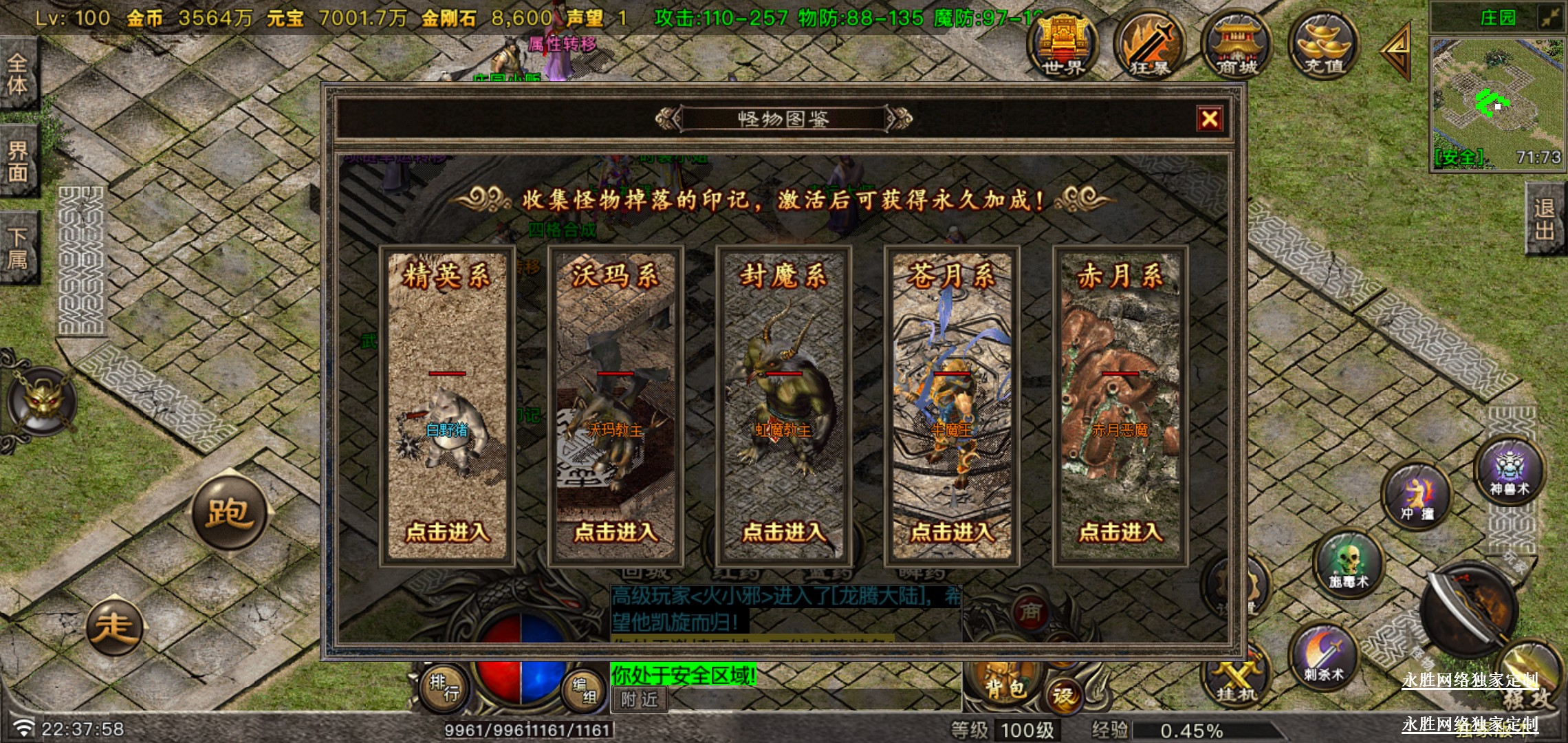Activate the 狂暴 berserk icon
1568x743 pixels.
click(x=1149, y=45)
